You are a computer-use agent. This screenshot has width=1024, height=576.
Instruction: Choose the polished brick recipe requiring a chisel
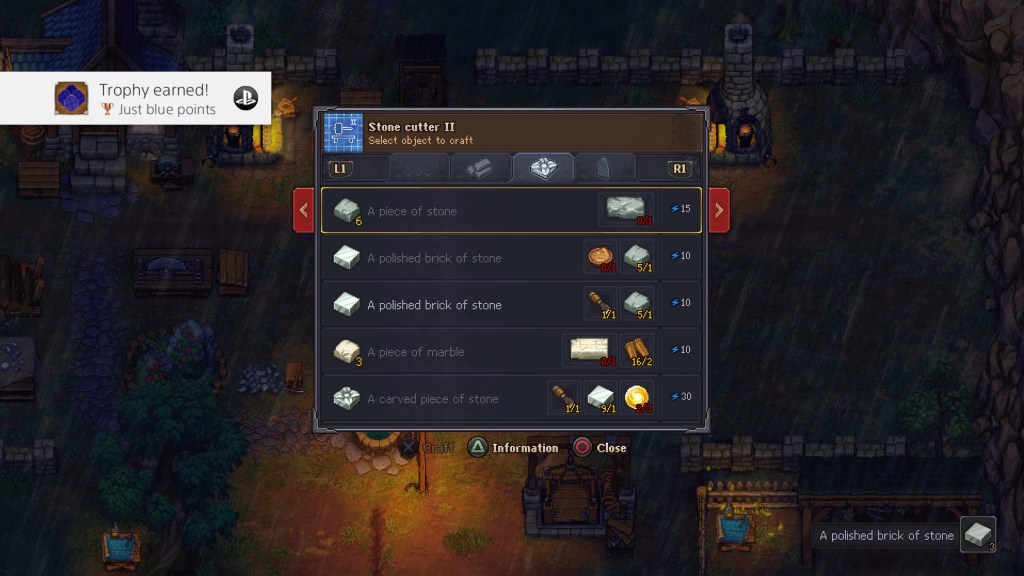coord(510,304)
